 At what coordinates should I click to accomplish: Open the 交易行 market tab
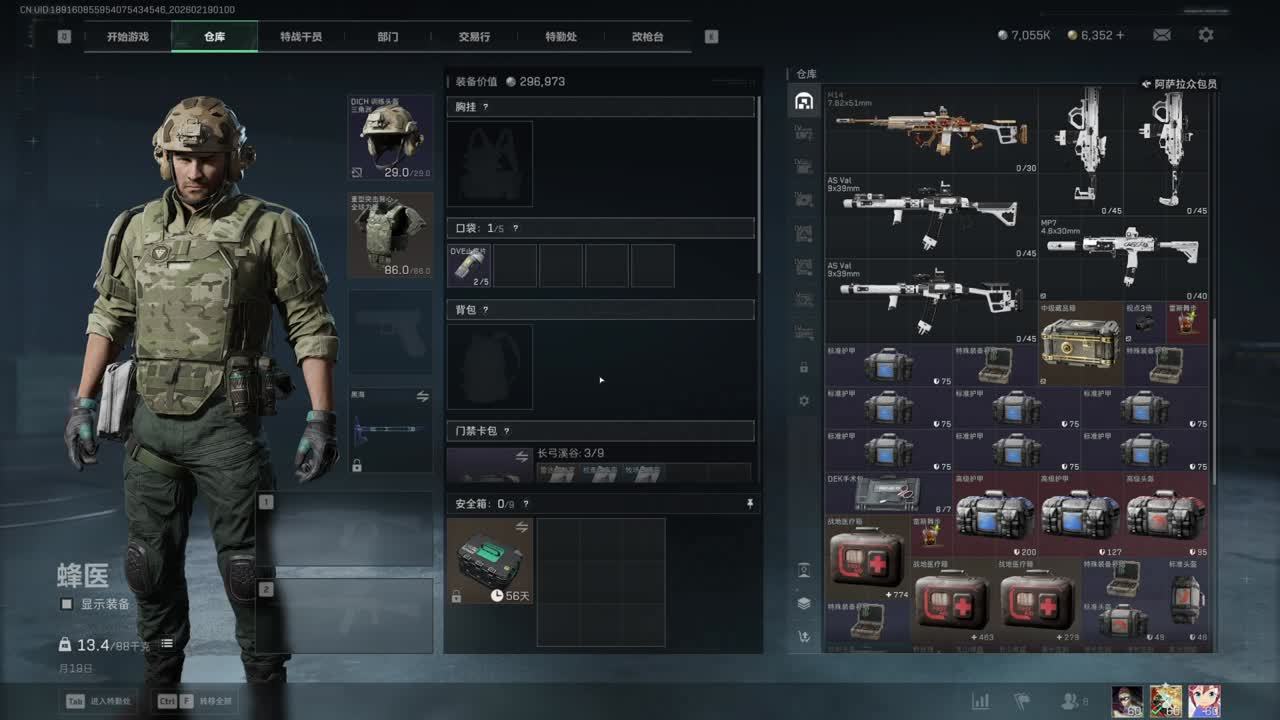point(474,37)
